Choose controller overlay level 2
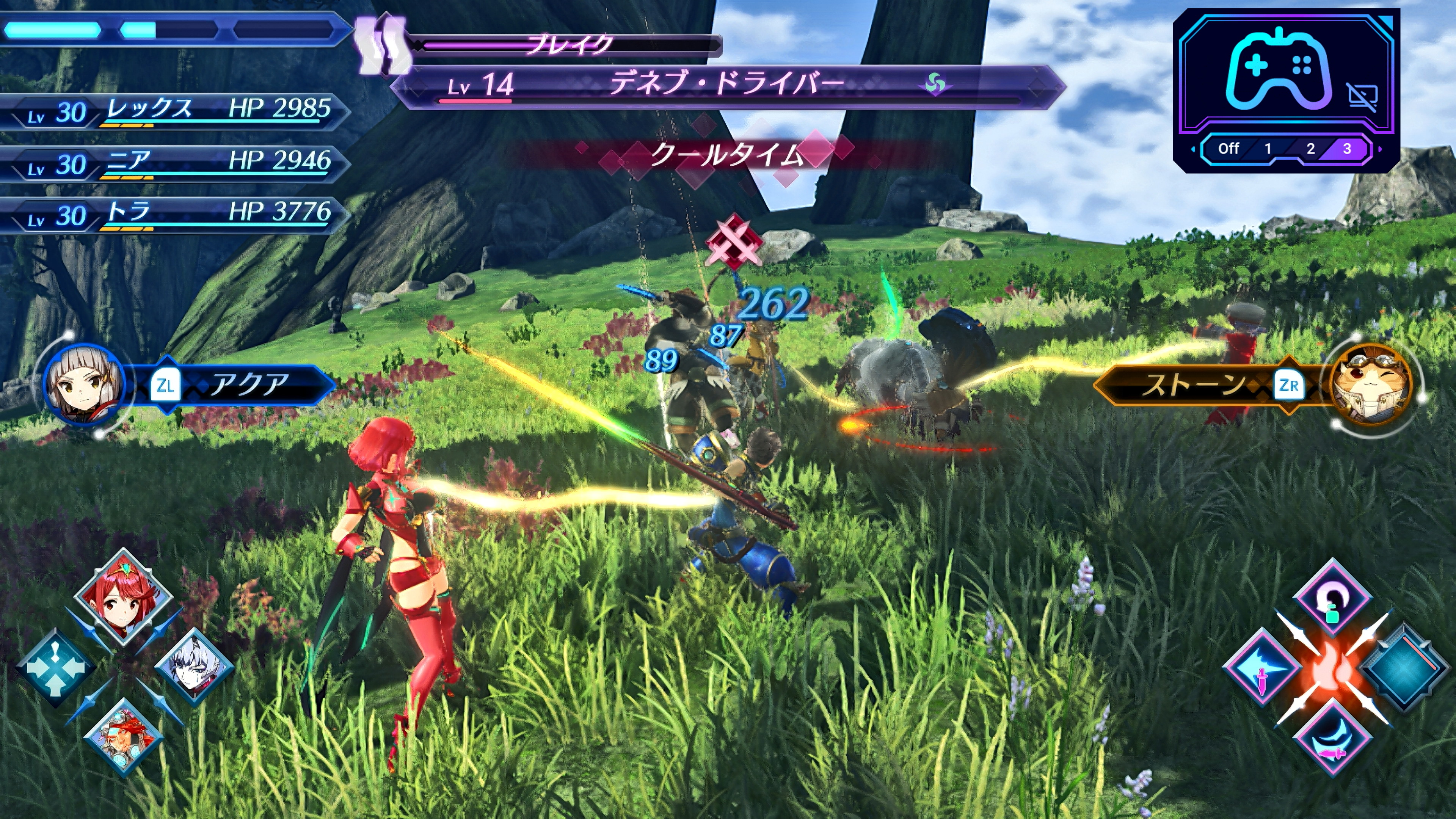 pos(1310,149)
